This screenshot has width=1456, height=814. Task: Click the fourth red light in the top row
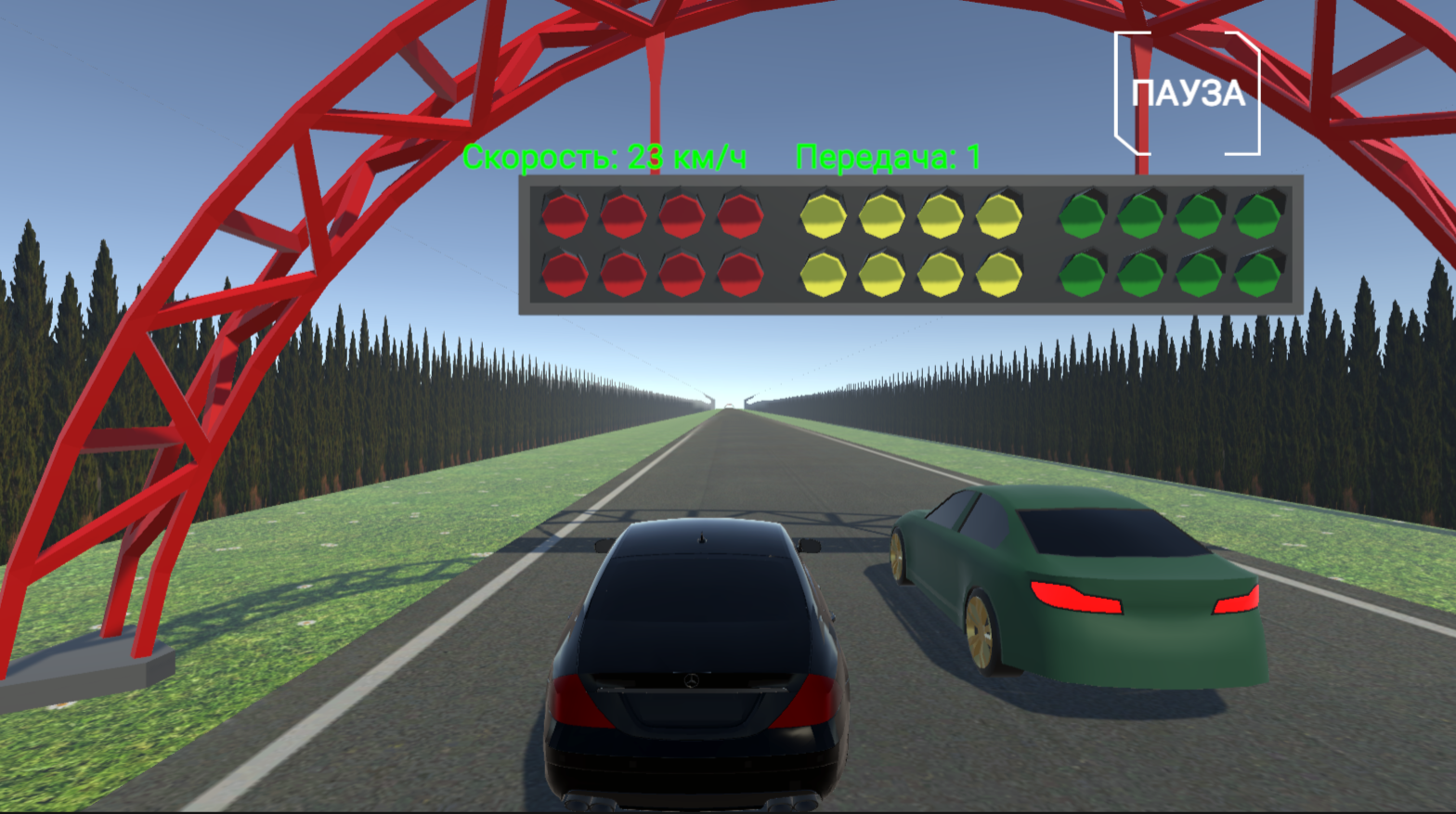pos(738,214)
